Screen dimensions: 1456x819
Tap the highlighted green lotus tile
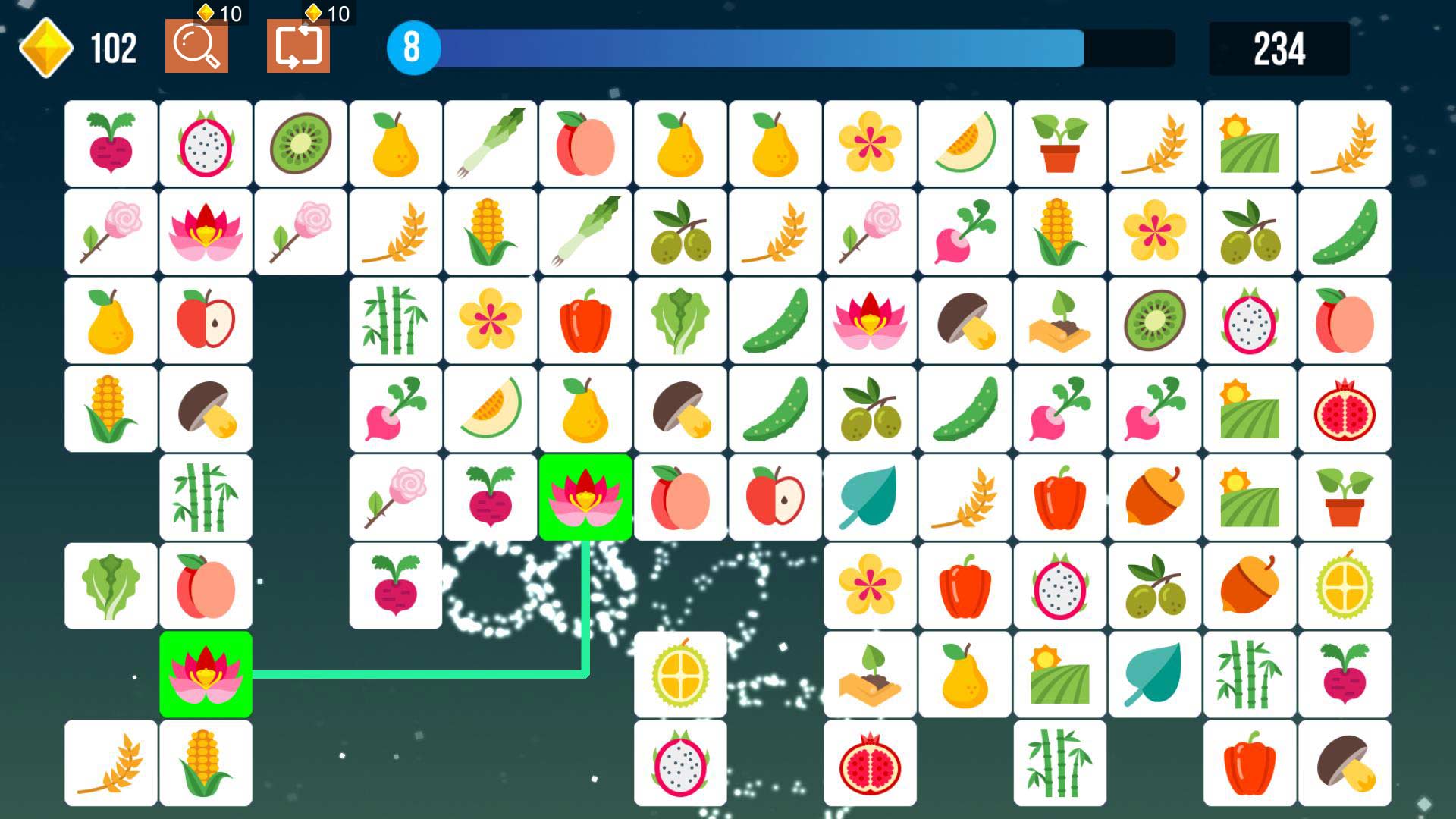[585, 497]
